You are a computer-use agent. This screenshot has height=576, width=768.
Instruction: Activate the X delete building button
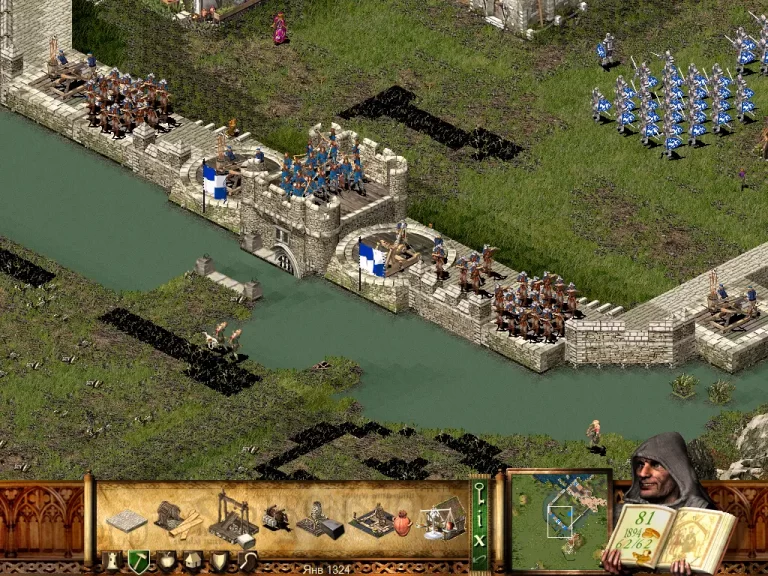click(x=479, y=538)
